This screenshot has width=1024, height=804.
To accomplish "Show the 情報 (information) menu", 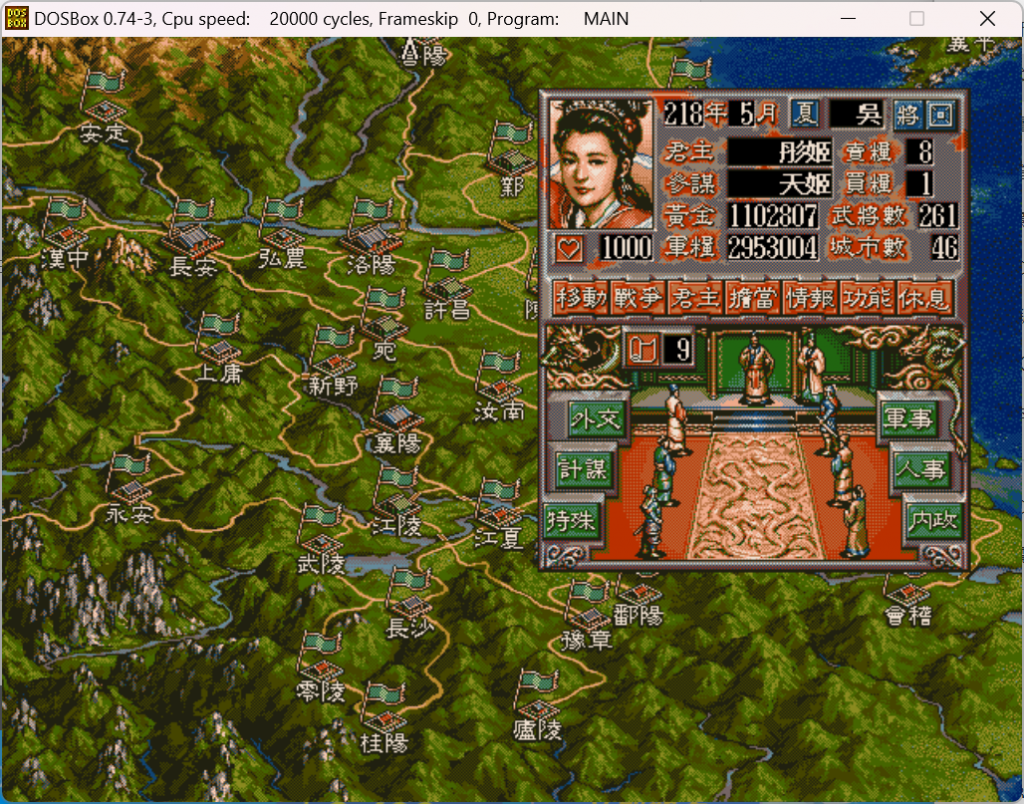I will [x=811, y=297].
